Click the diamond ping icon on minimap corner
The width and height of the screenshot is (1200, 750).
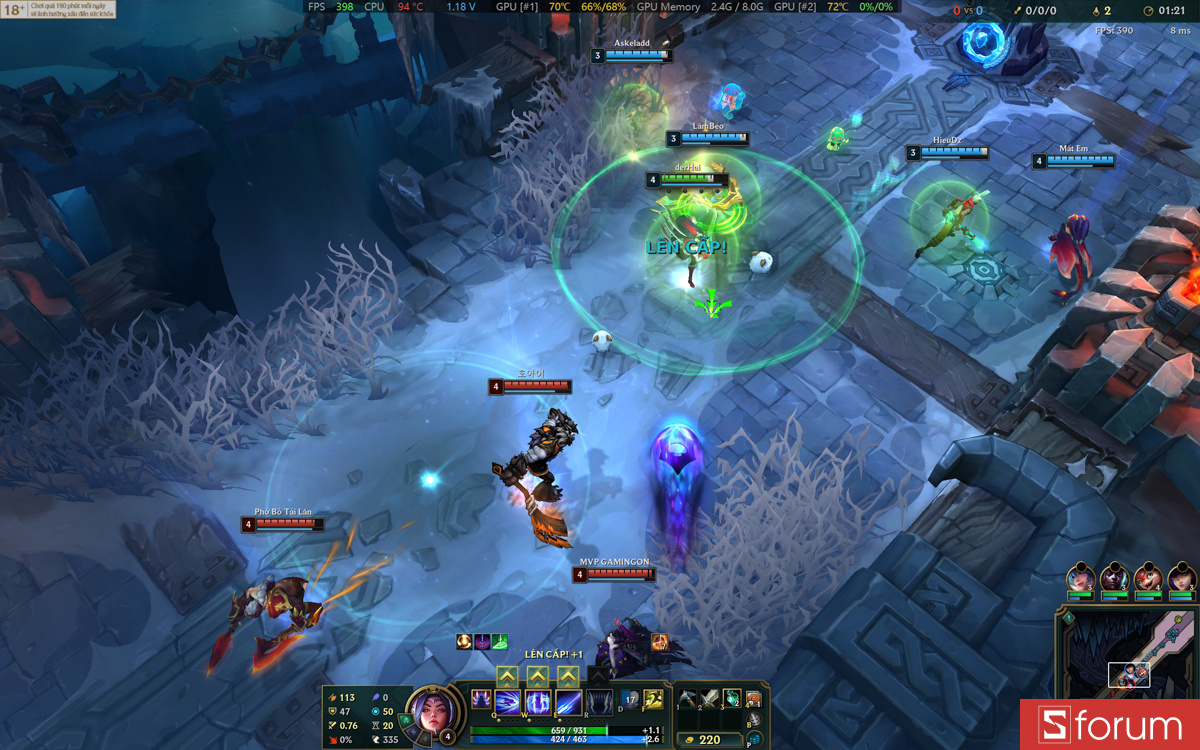[1068, 618]
